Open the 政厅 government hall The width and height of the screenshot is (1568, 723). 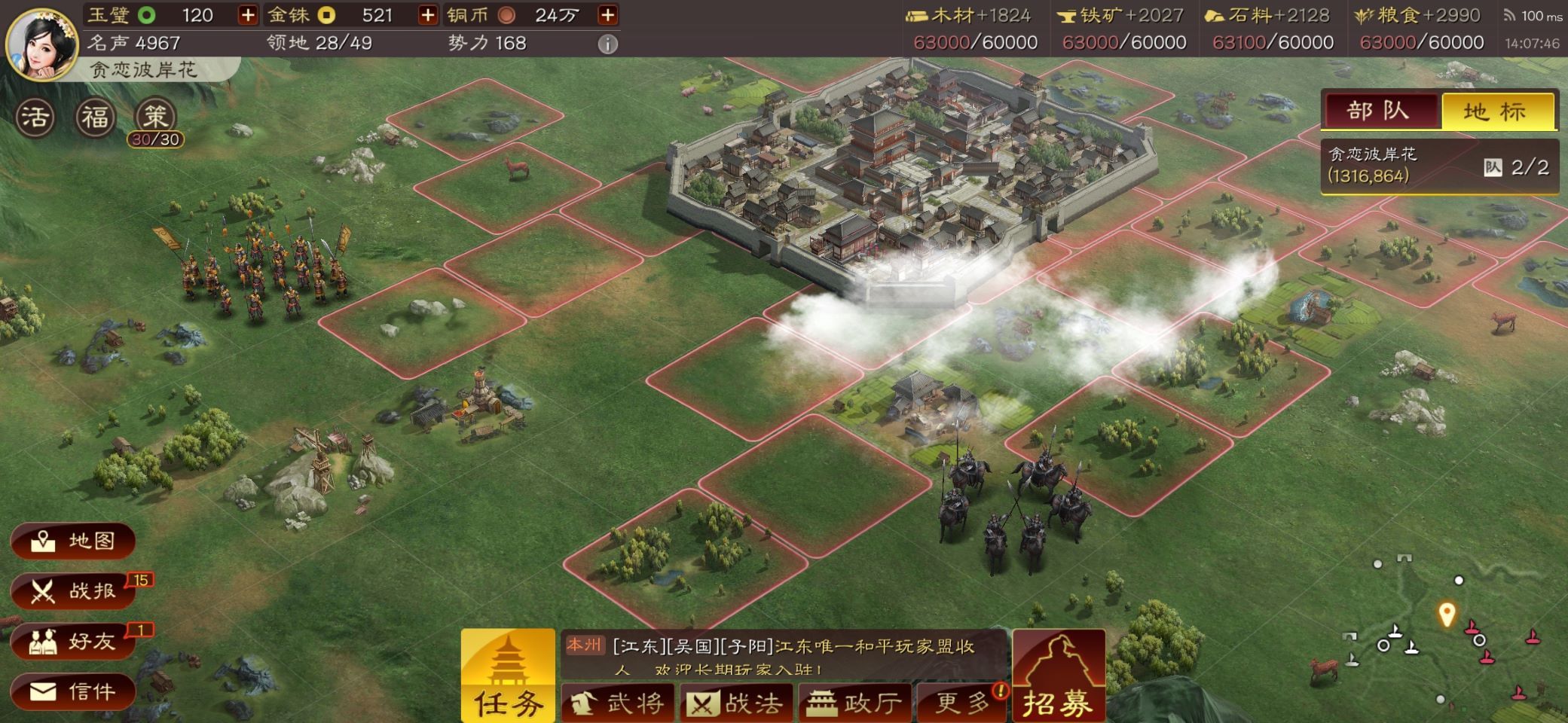(x=854, y=703)
